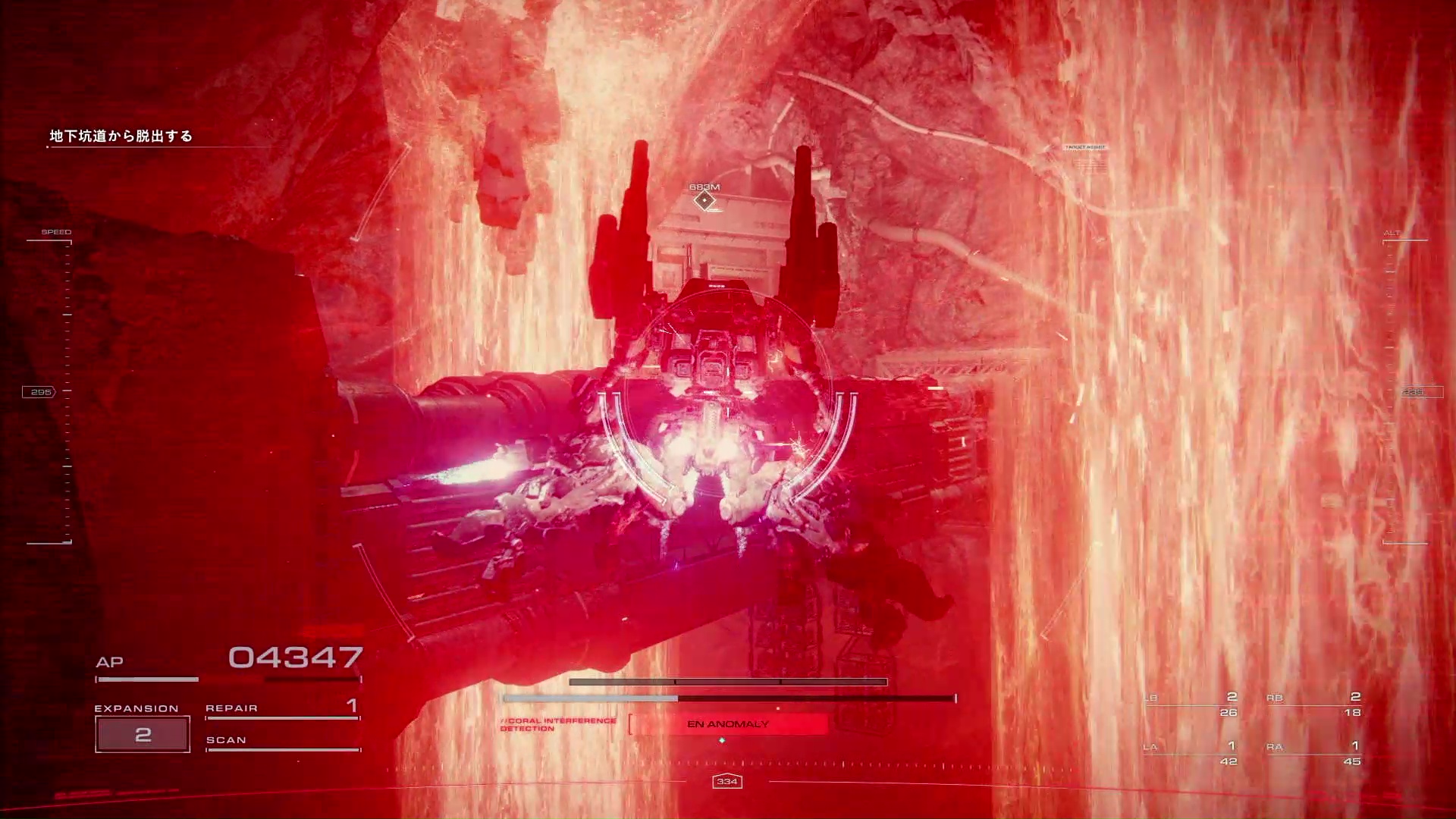
Task: Click the diamond waypoint distance marker
Action: click(704, 200)
